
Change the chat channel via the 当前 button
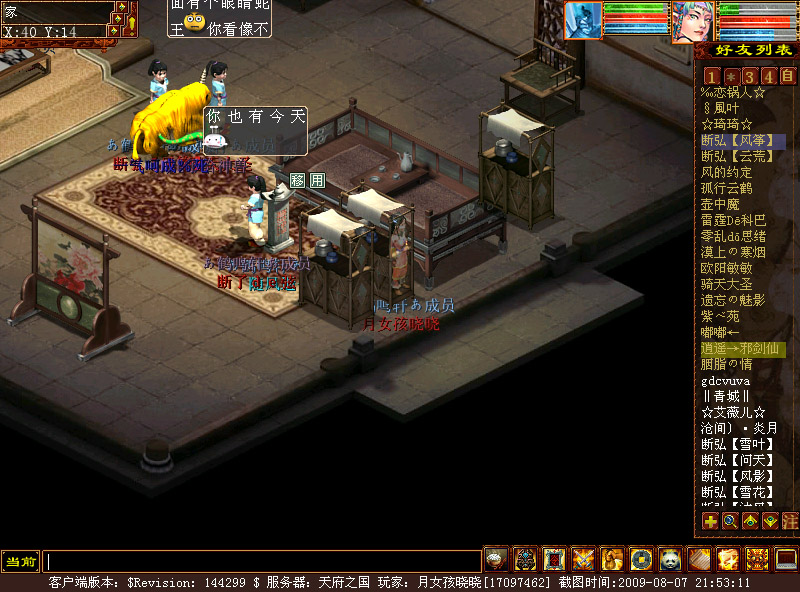20,561
